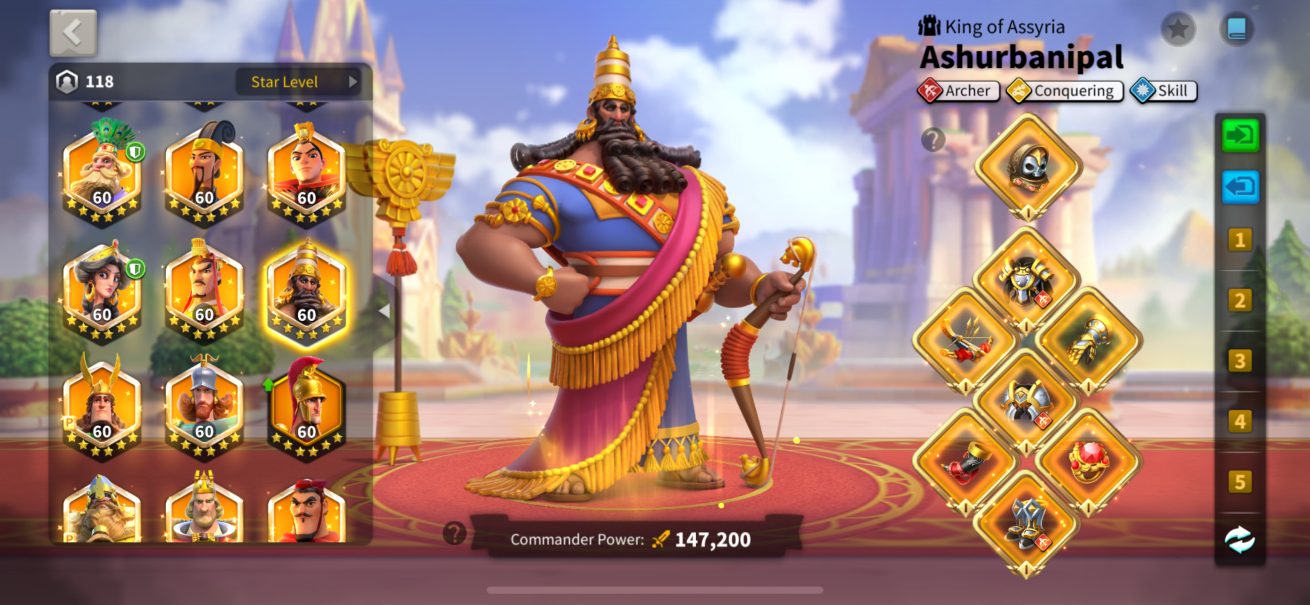View the boots equipment slot
The image size is (1310, 605).
tap(1027, 522)
